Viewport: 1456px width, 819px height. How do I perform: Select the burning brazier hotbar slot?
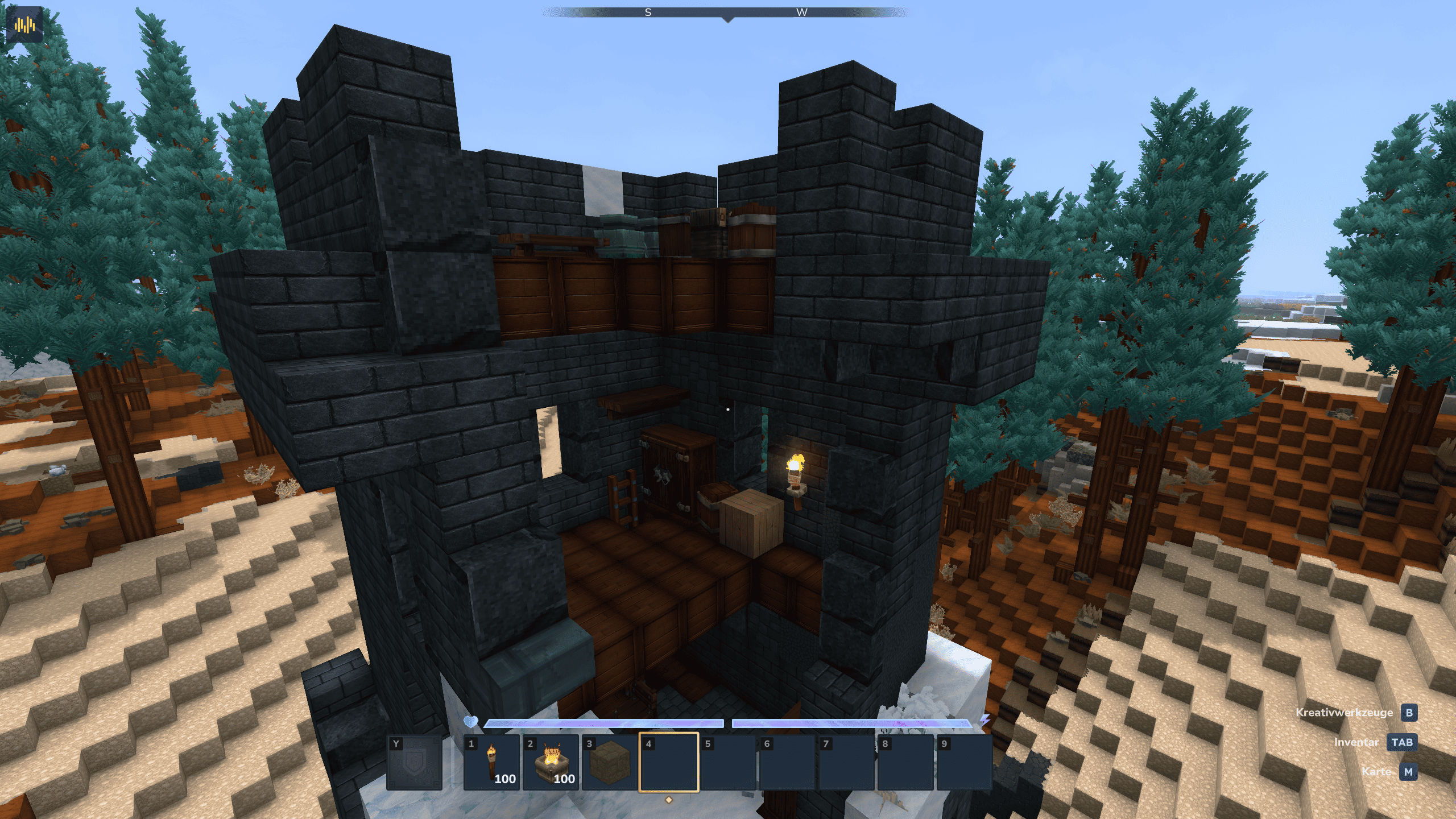pos(551,762)
